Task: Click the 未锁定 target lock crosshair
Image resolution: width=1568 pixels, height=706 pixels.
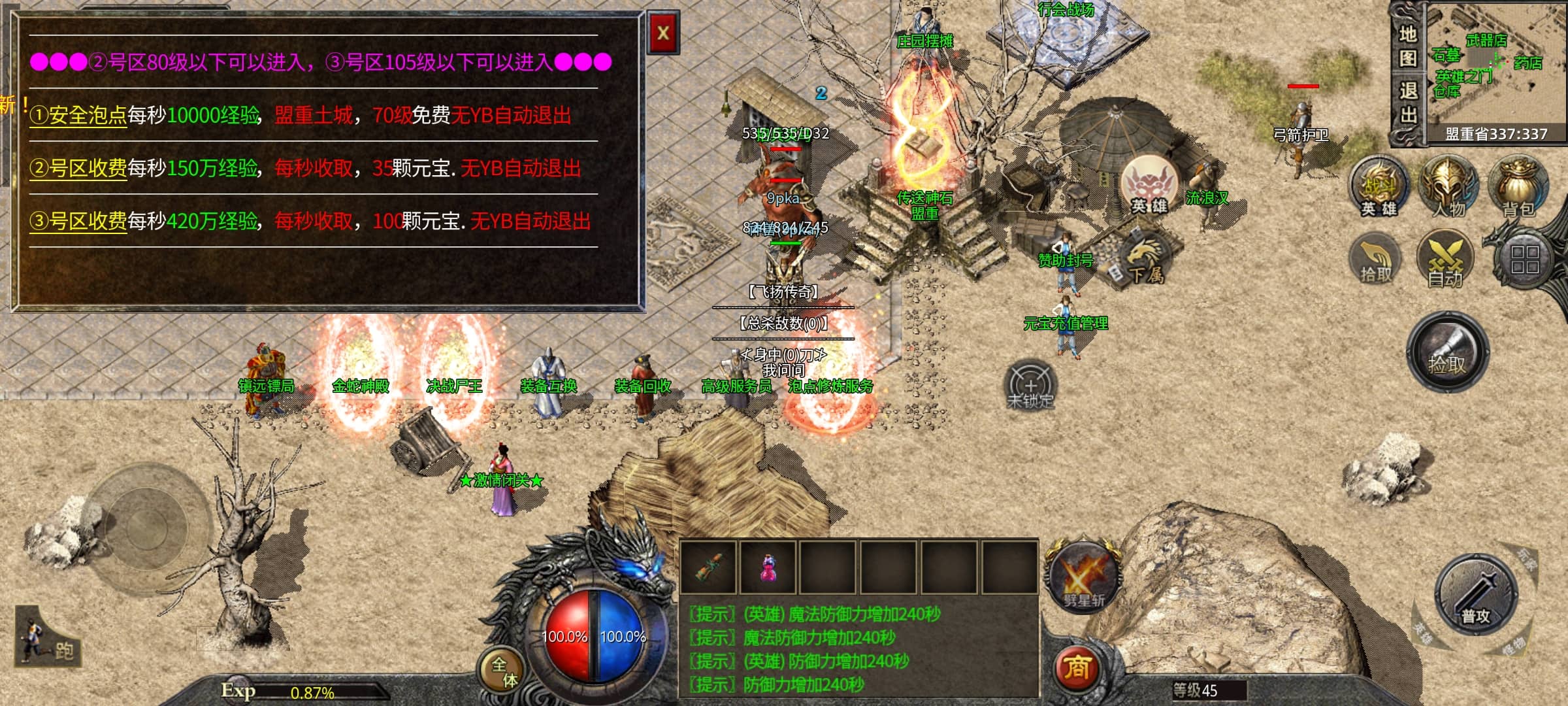Action: (x=1030, y=386)
